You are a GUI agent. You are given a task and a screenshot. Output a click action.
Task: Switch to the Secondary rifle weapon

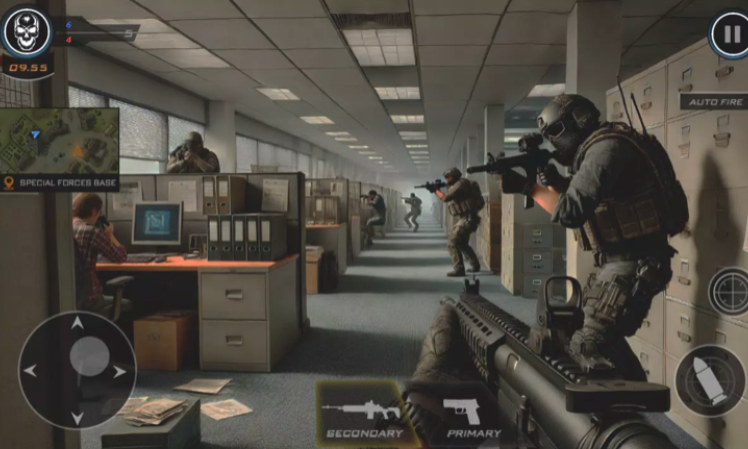363,414
